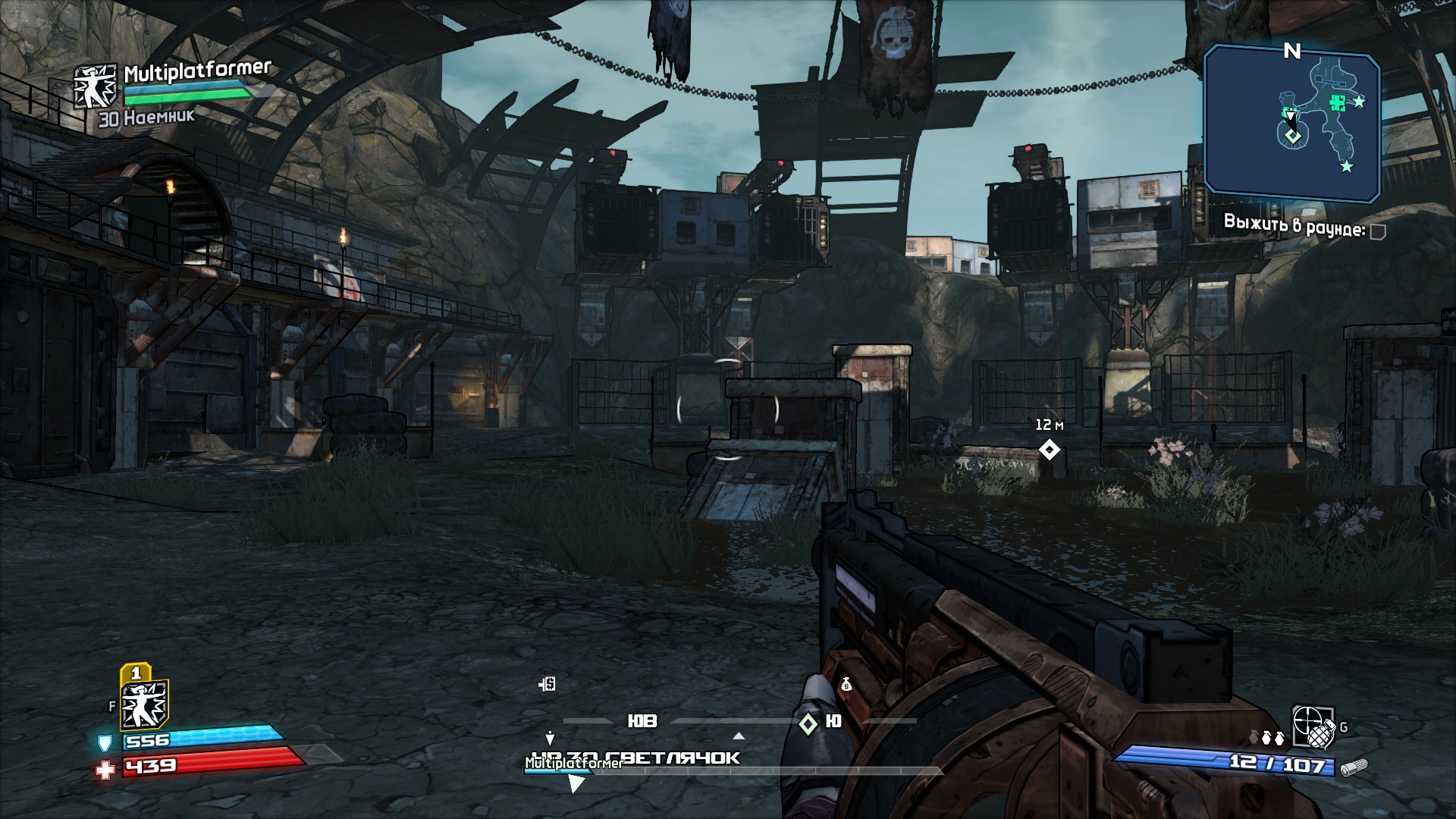Click the objective waypoint diamond marker

[1049, 450]
